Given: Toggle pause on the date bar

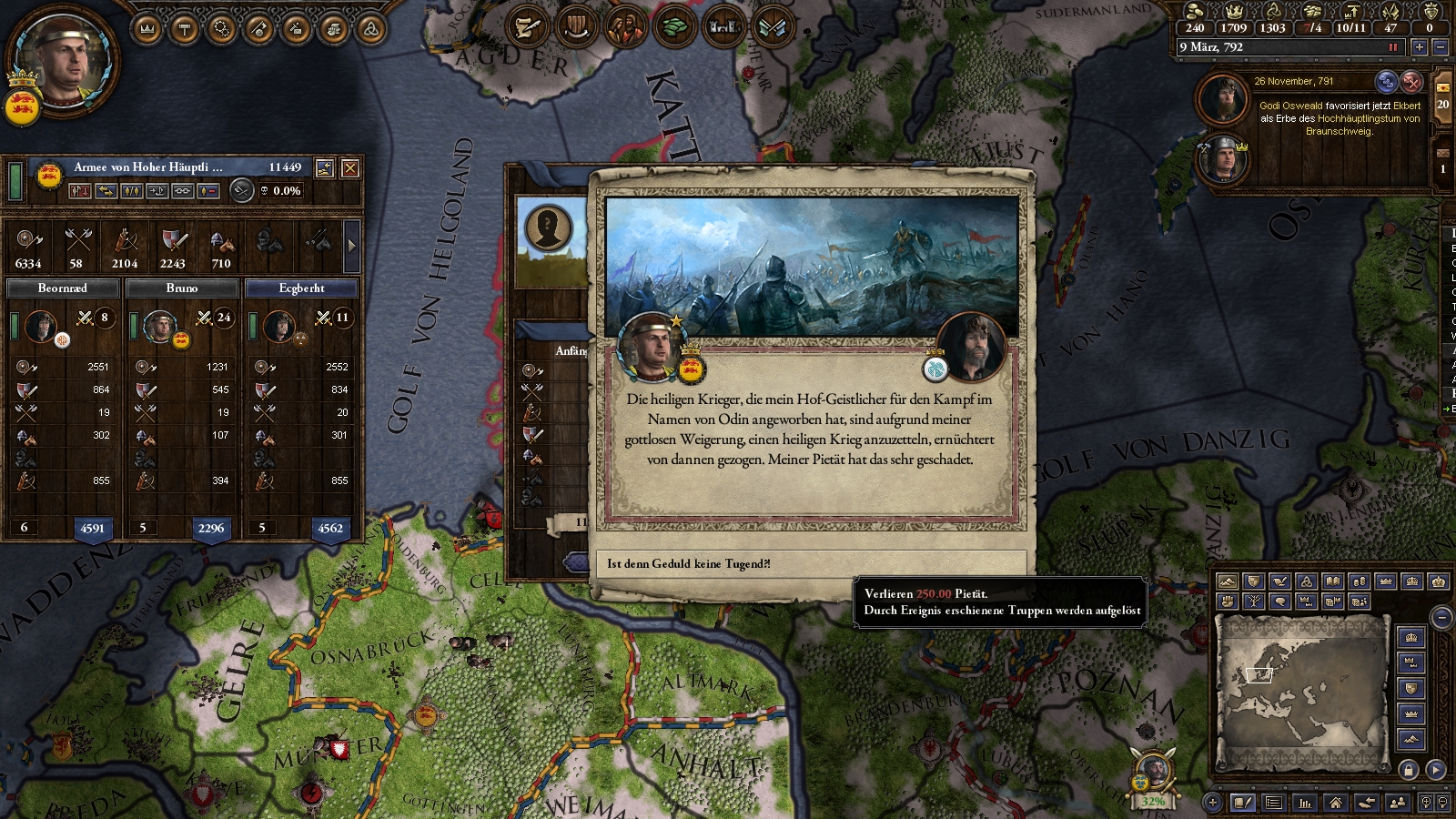Looking at the screenshot, I should pos(1392,47).
